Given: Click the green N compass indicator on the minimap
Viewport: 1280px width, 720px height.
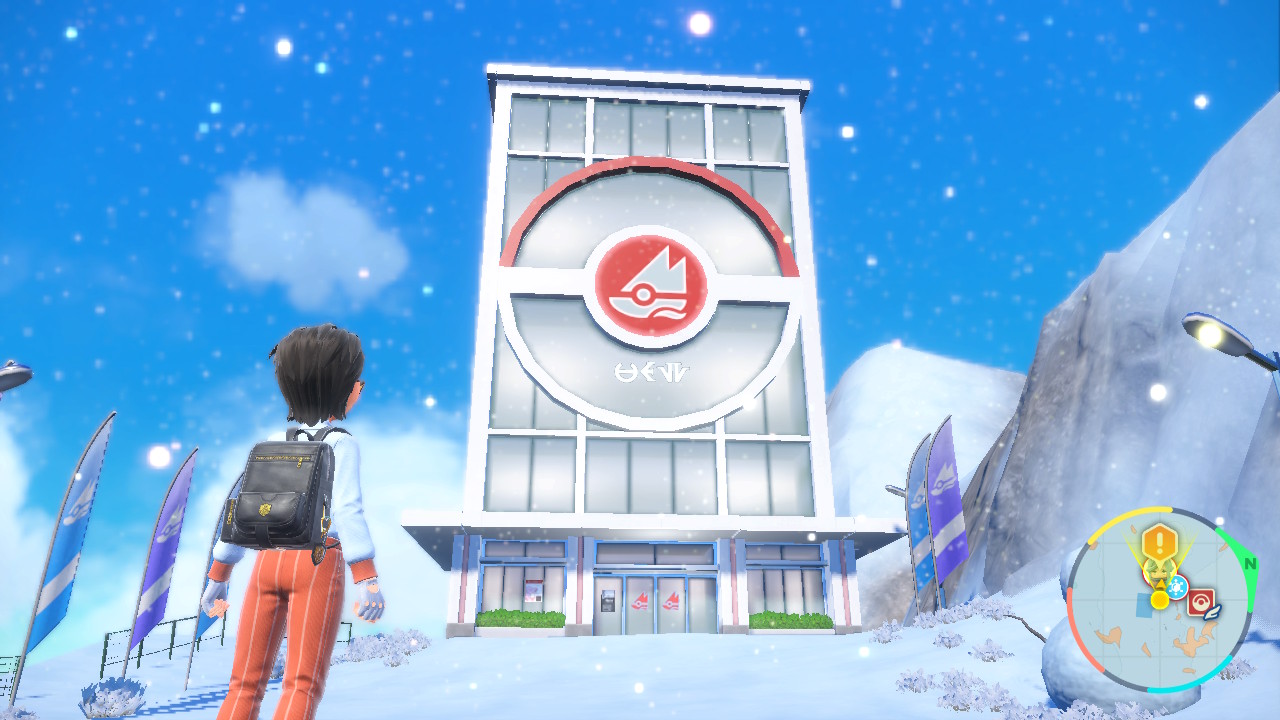Looking at the screenshot, I should 1251,564.
